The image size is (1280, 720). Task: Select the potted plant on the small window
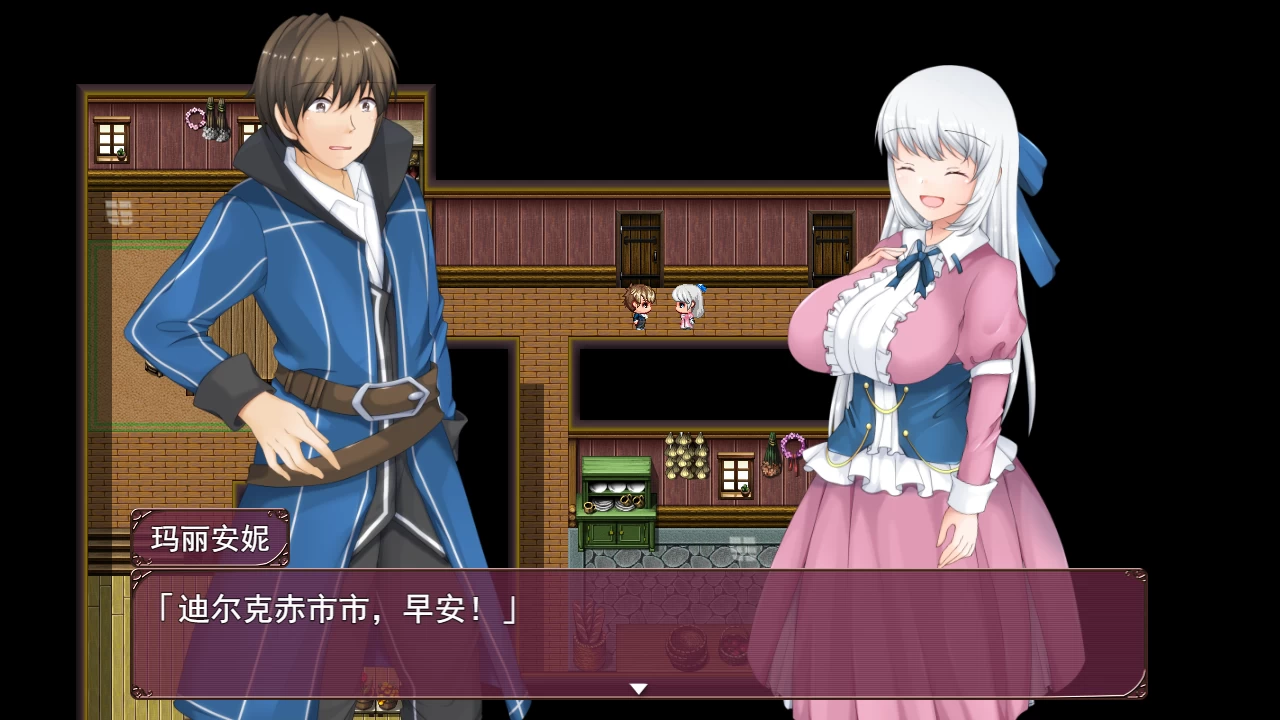(745, 491)
